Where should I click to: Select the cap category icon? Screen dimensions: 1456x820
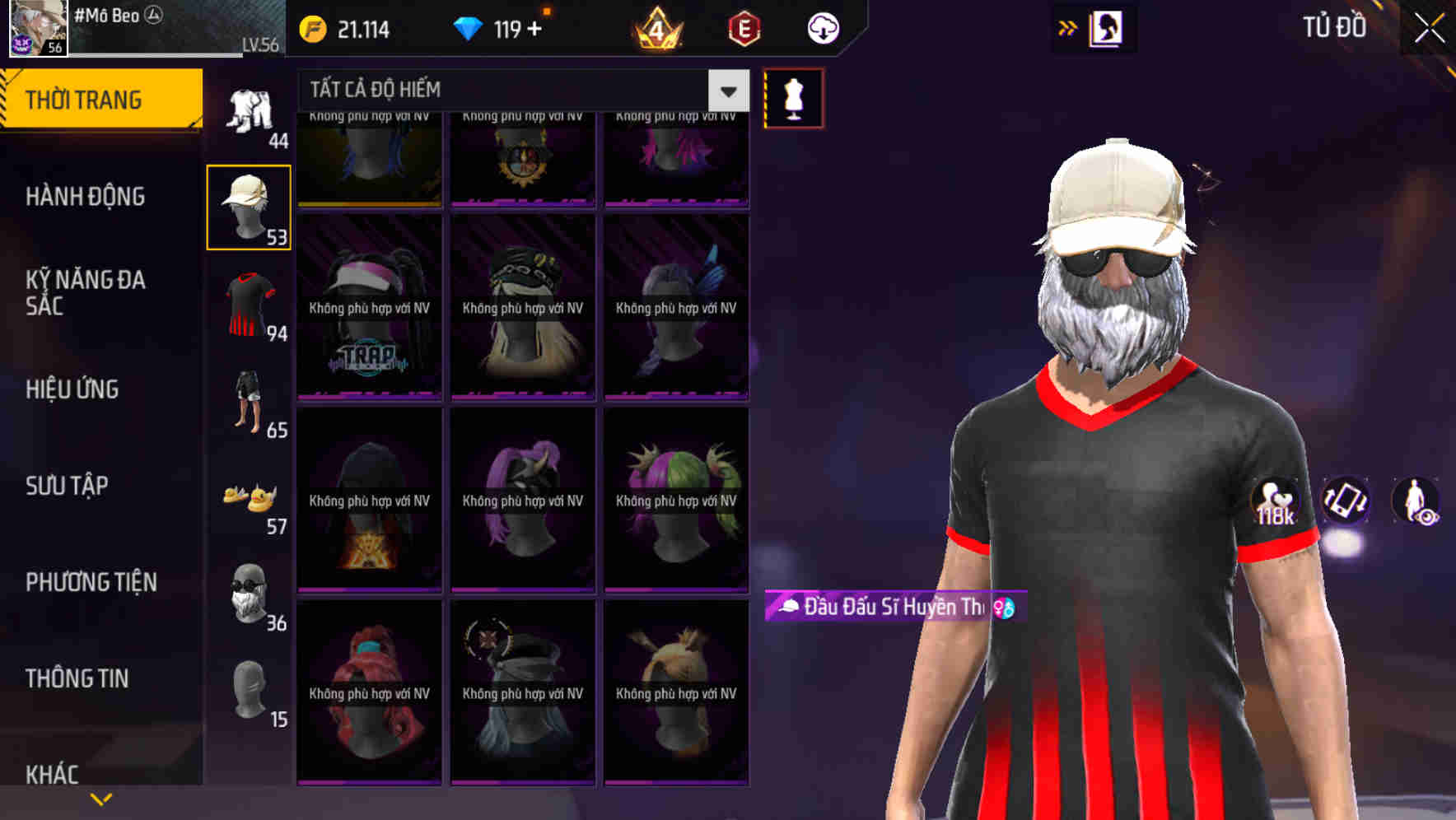click(x=248, y=204)
